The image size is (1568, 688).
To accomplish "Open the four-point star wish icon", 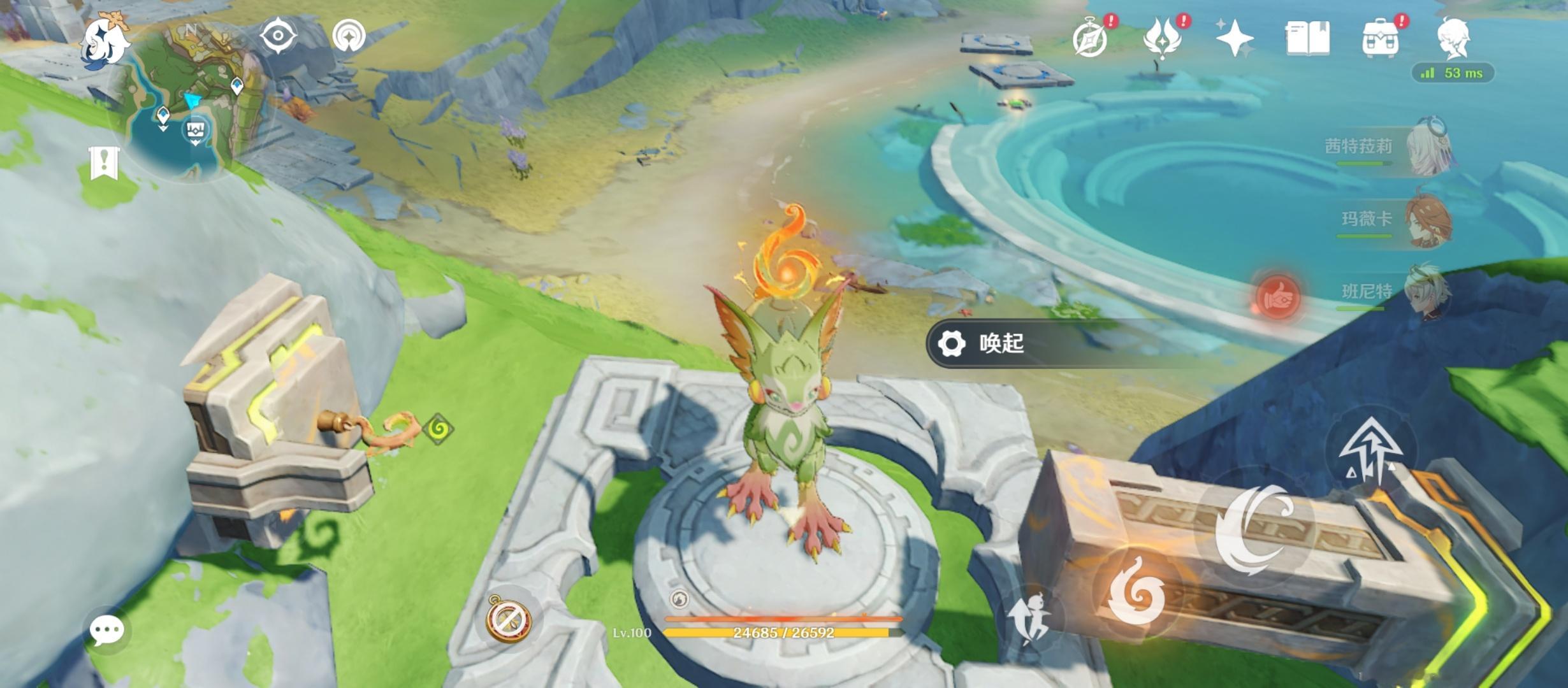I will point(1235,38).
